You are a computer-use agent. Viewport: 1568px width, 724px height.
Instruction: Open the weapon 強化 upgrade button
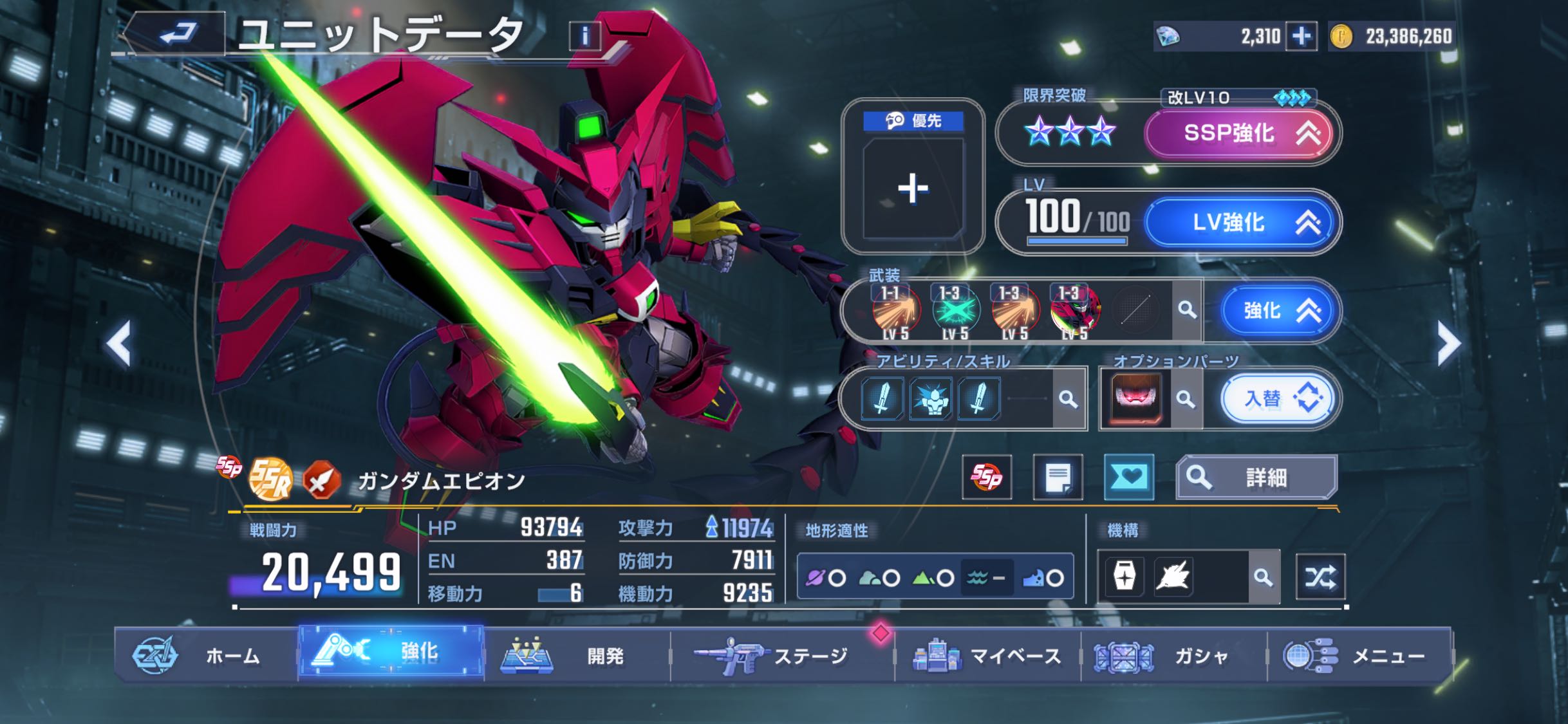tap(1278, 311)
